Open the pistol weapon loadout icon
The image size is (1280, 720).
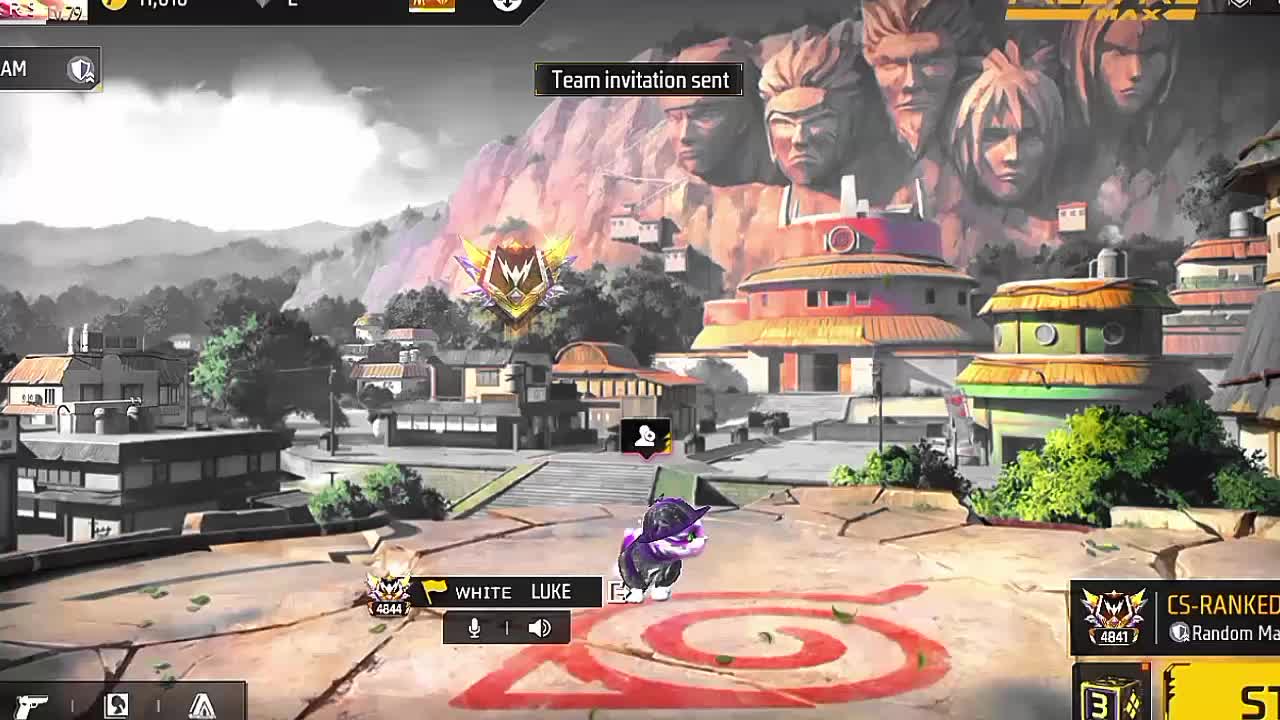click(x=31, y=705)
